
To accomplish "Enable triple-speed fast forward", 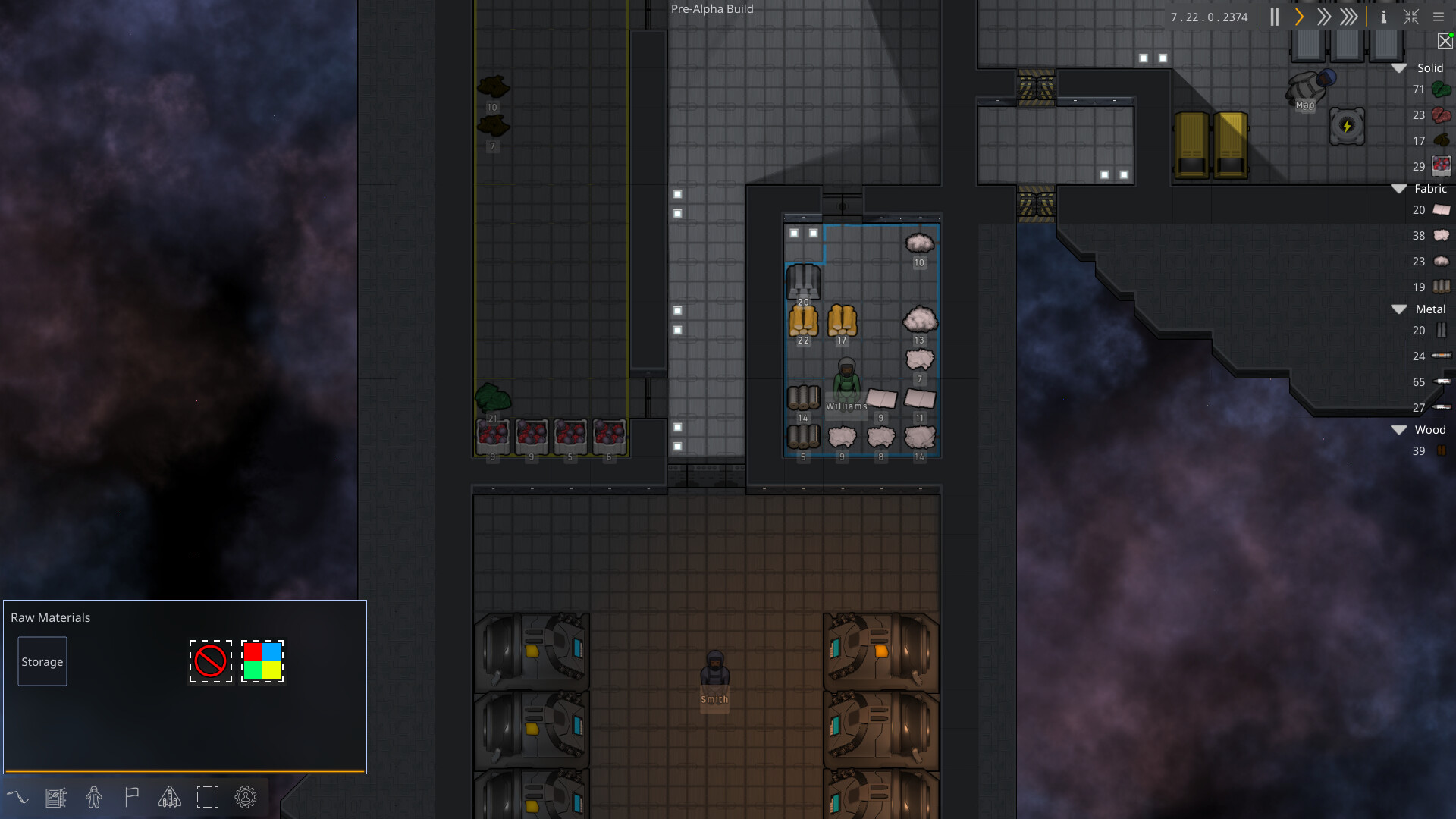I will click(1349, 17).
